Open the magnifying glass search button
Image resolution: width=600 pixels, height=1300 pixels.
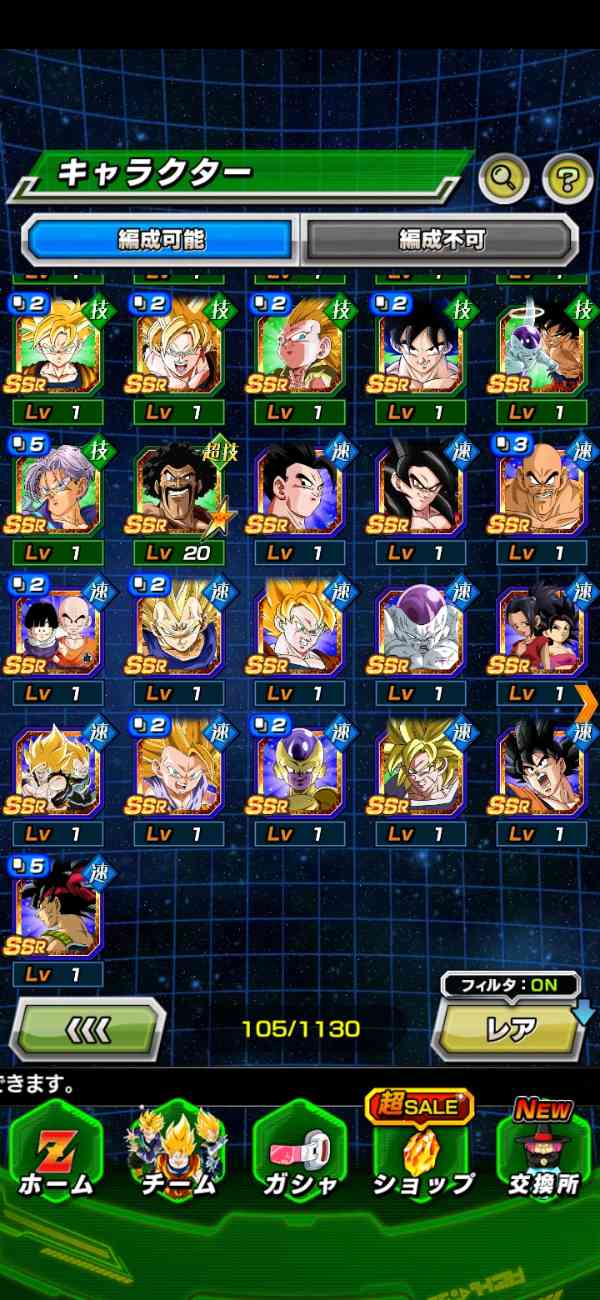504,179
